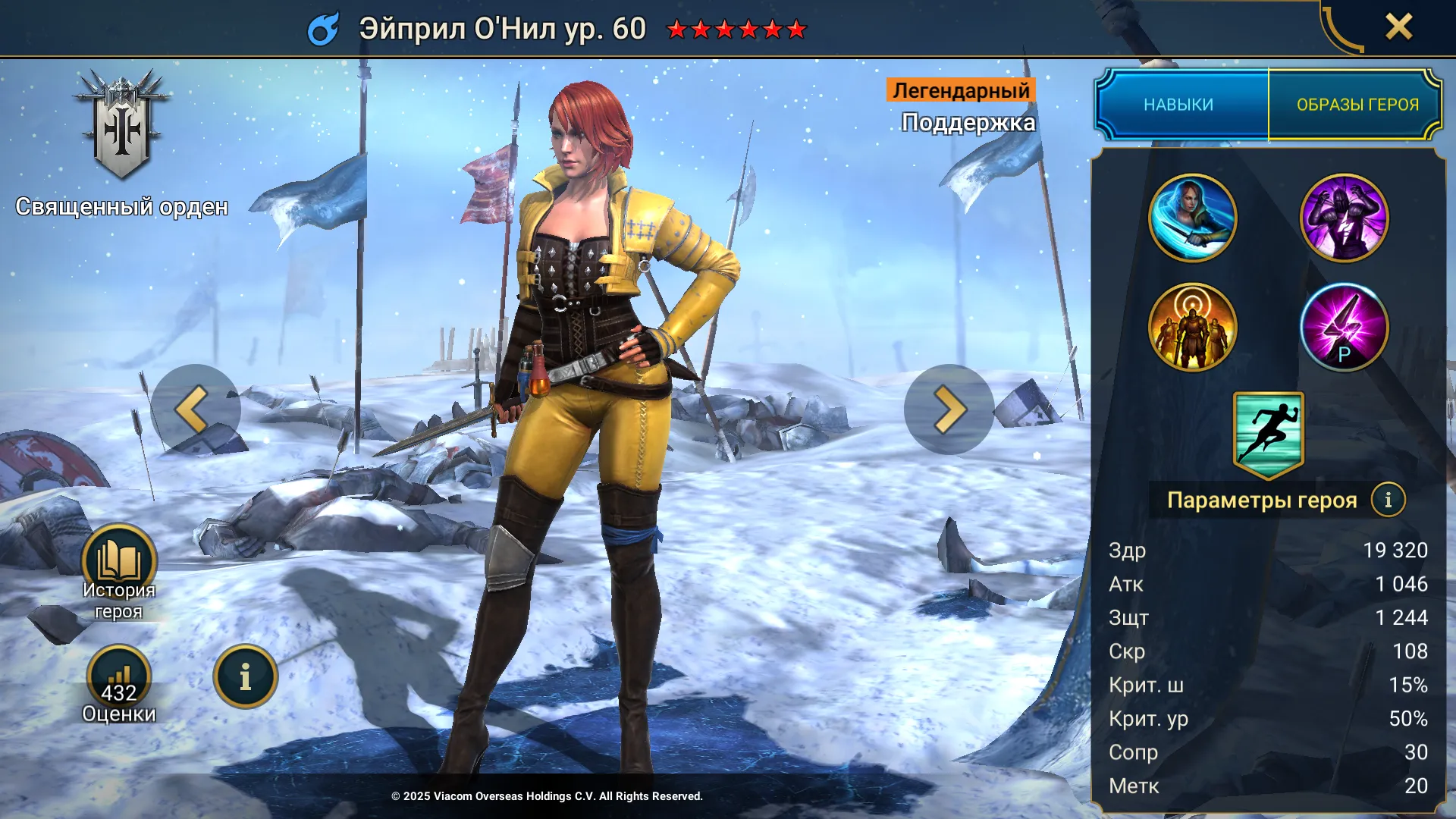Screen dimensions: 1456x819
Task: Switch to the Навыки tab
Action: point(1178,105)
